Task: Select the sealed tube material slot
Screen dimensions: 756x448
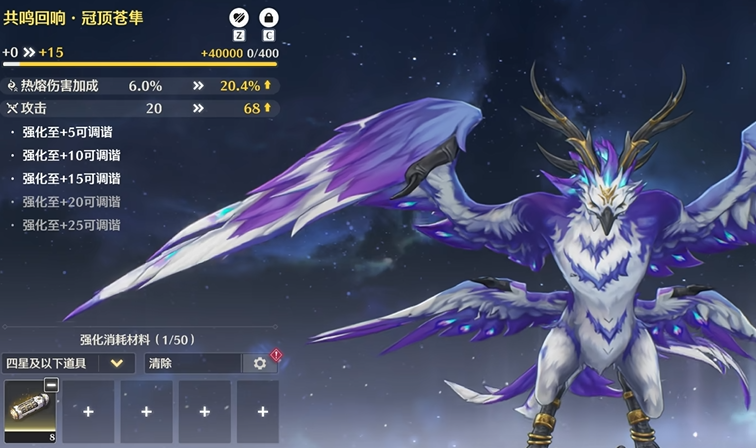Action: (31, 410)
